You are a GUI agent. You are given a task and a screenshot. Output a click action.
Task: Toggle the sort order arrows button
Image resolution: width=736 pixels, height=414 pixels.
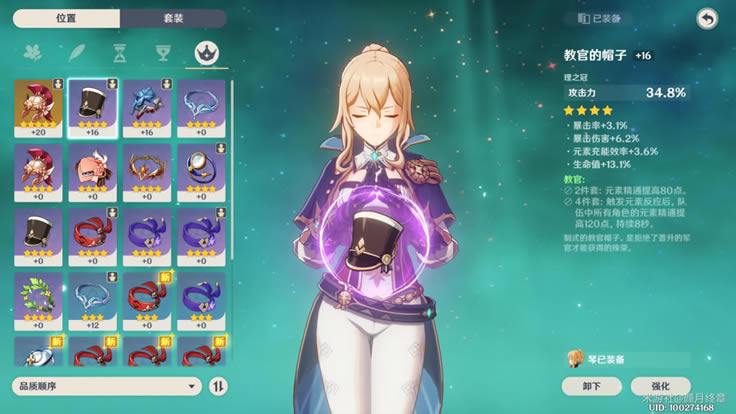pos(218,385)
